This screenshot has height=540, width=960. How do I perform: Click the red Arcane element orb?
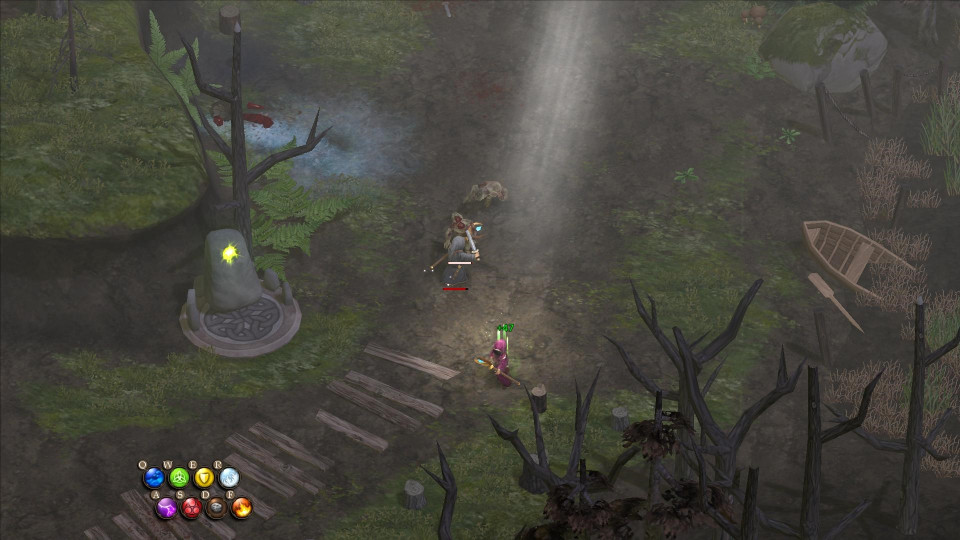coord(191,507)
